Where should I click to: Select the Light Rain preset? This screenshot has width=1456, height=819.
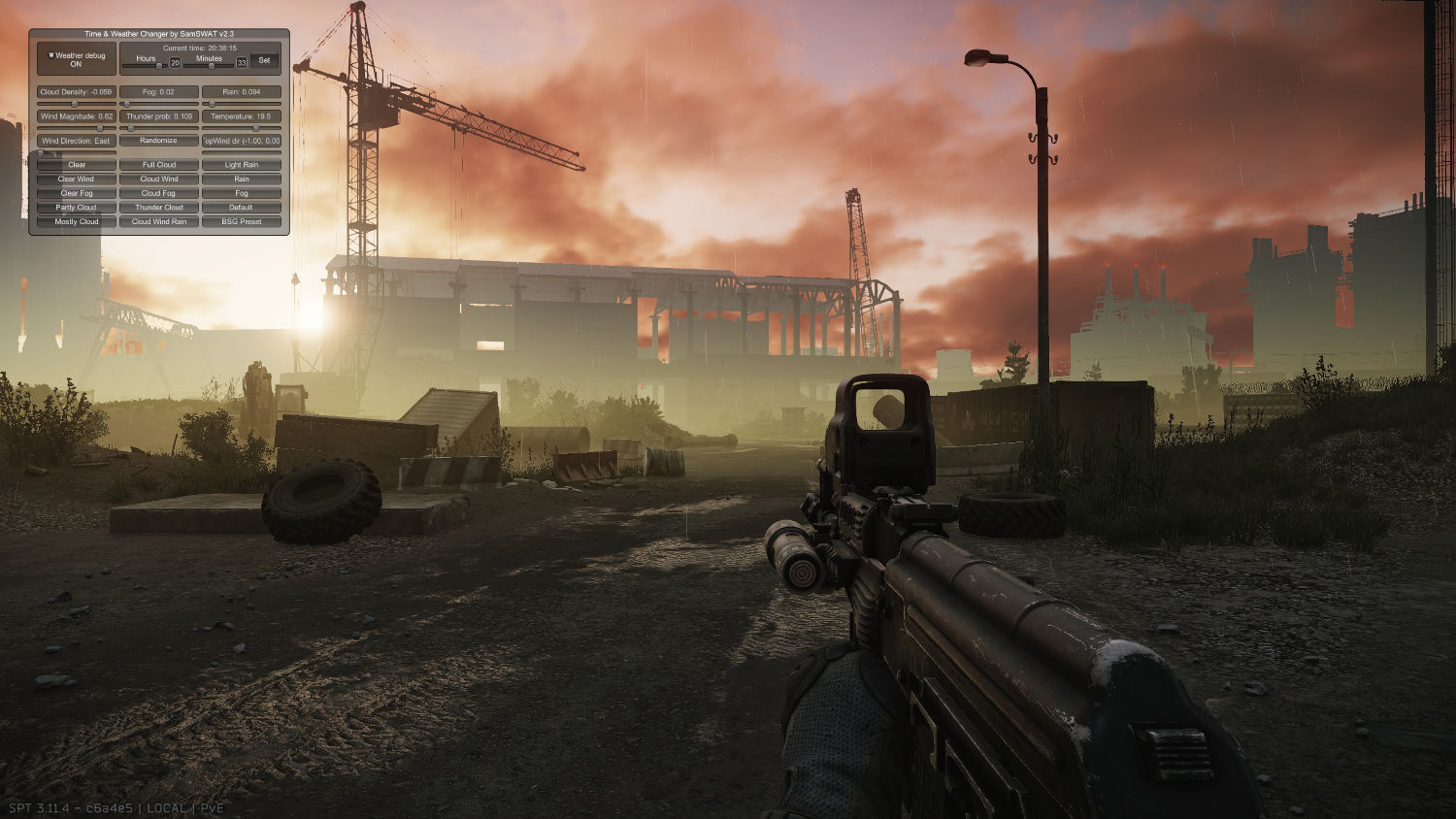pos(241,165)
